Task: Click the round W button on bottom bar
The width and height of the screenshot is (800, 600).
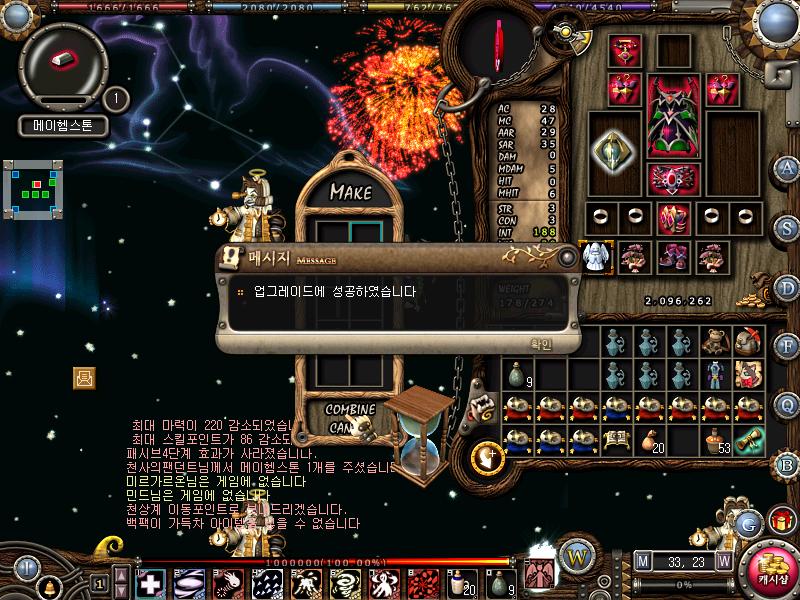Action: [x=575, y=555]
